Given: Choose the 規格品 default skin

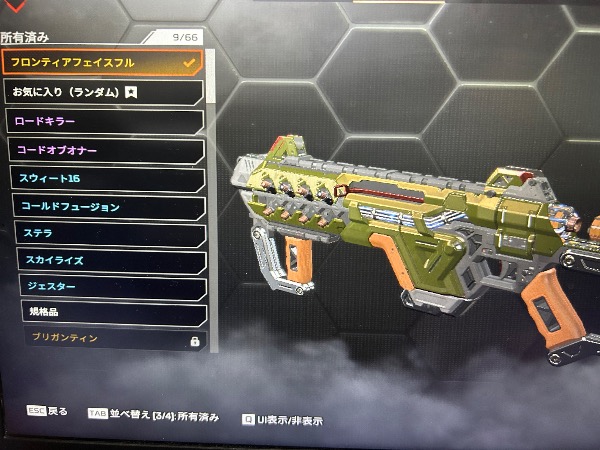Looking at the screenshot, I should 114,313.
